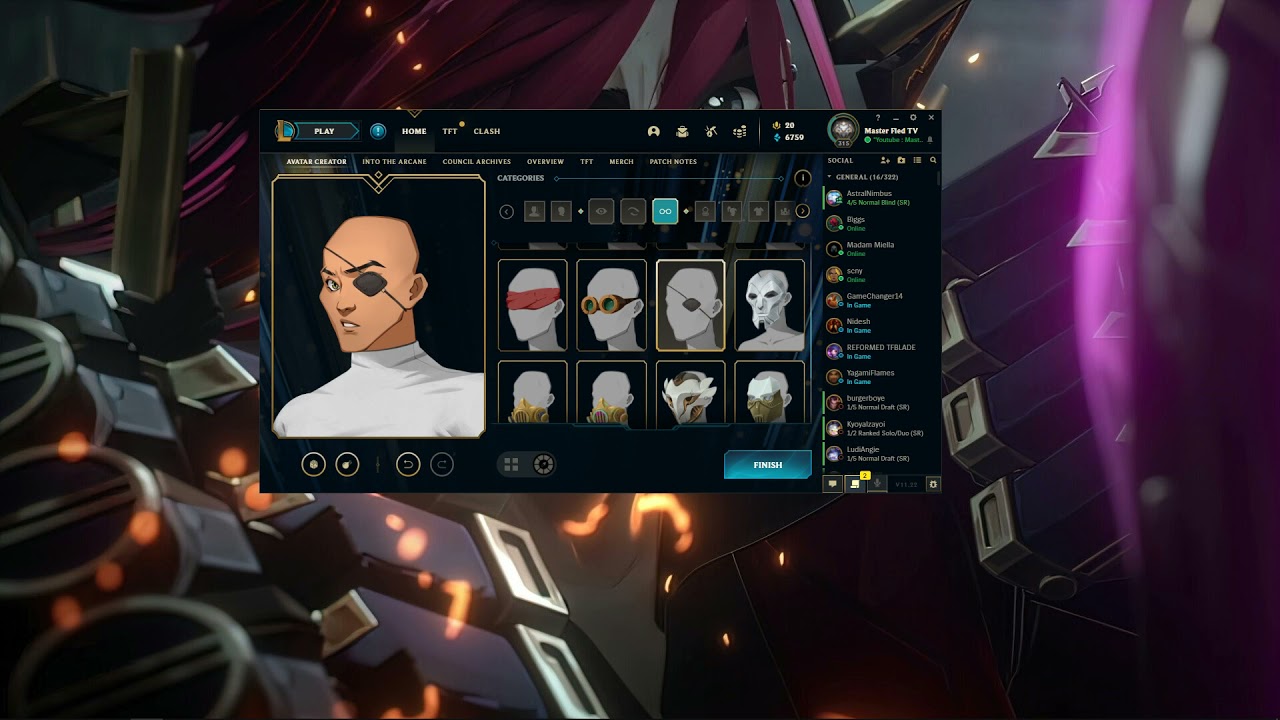This screenshot has width=1280, height=720.
Task: Choose the brass goggles eyewear option
Action: (612, 305)
